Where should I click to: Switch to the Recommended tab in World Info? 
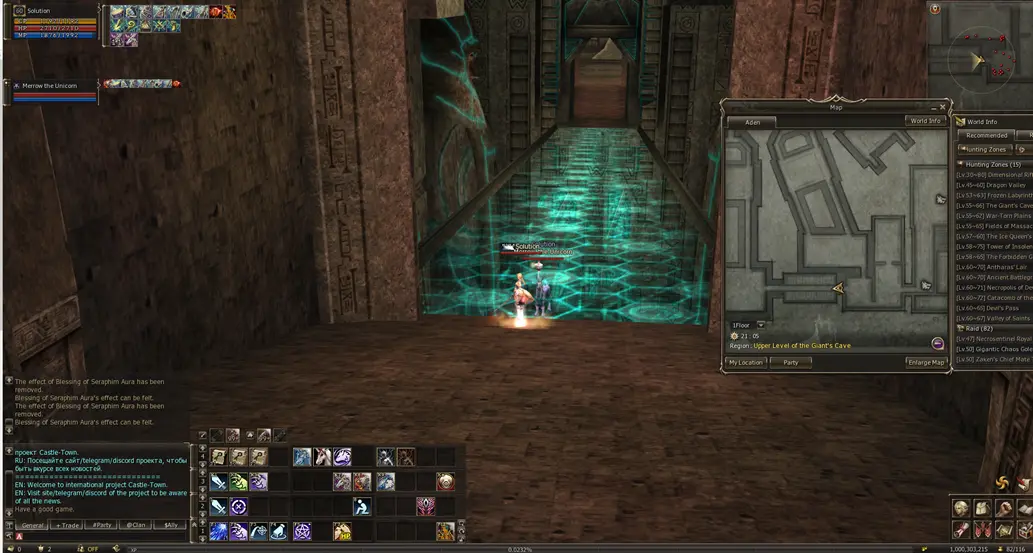pos(986,135)
